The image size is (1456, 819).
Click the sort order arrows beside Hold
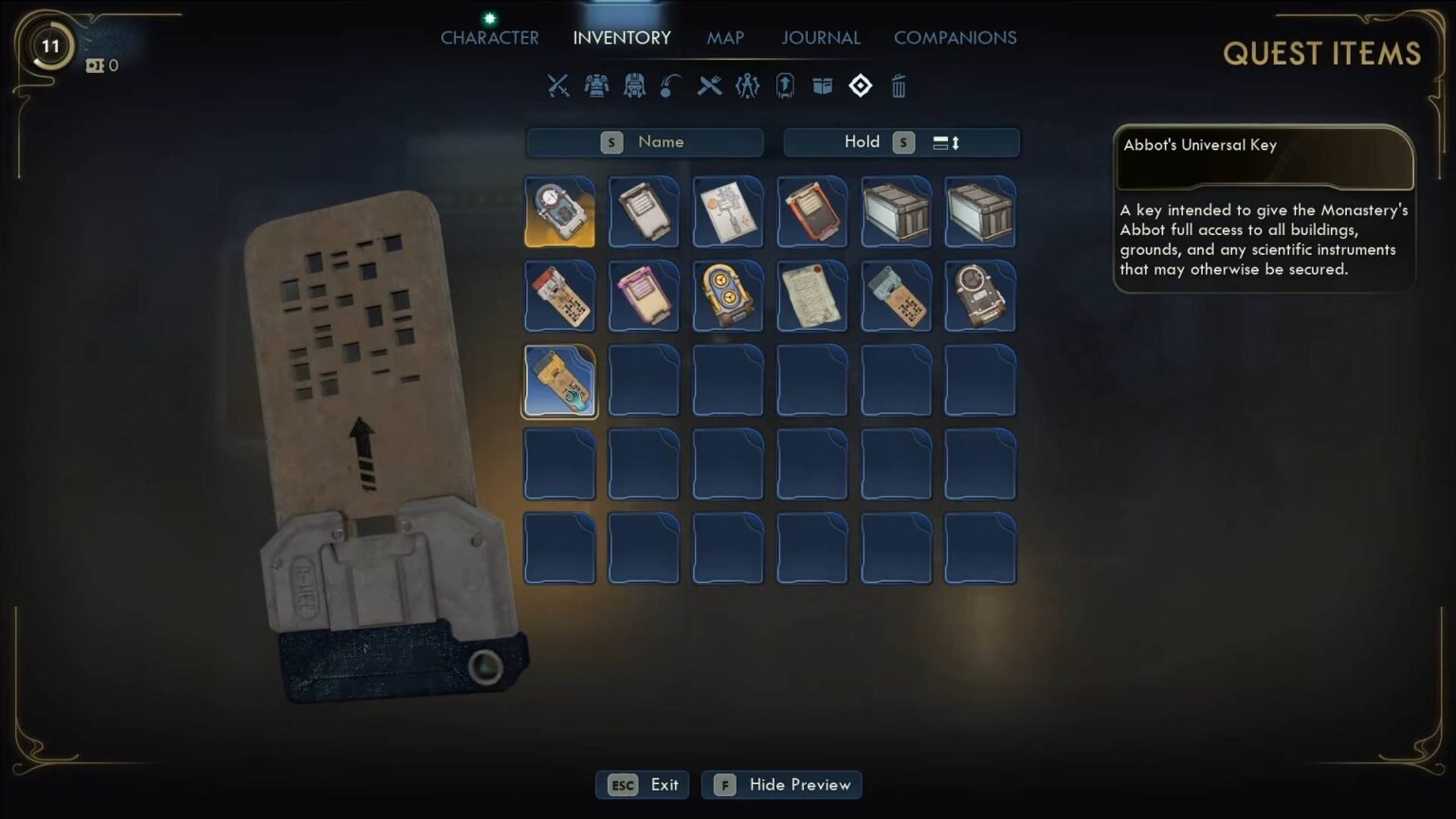click(947, 142)
